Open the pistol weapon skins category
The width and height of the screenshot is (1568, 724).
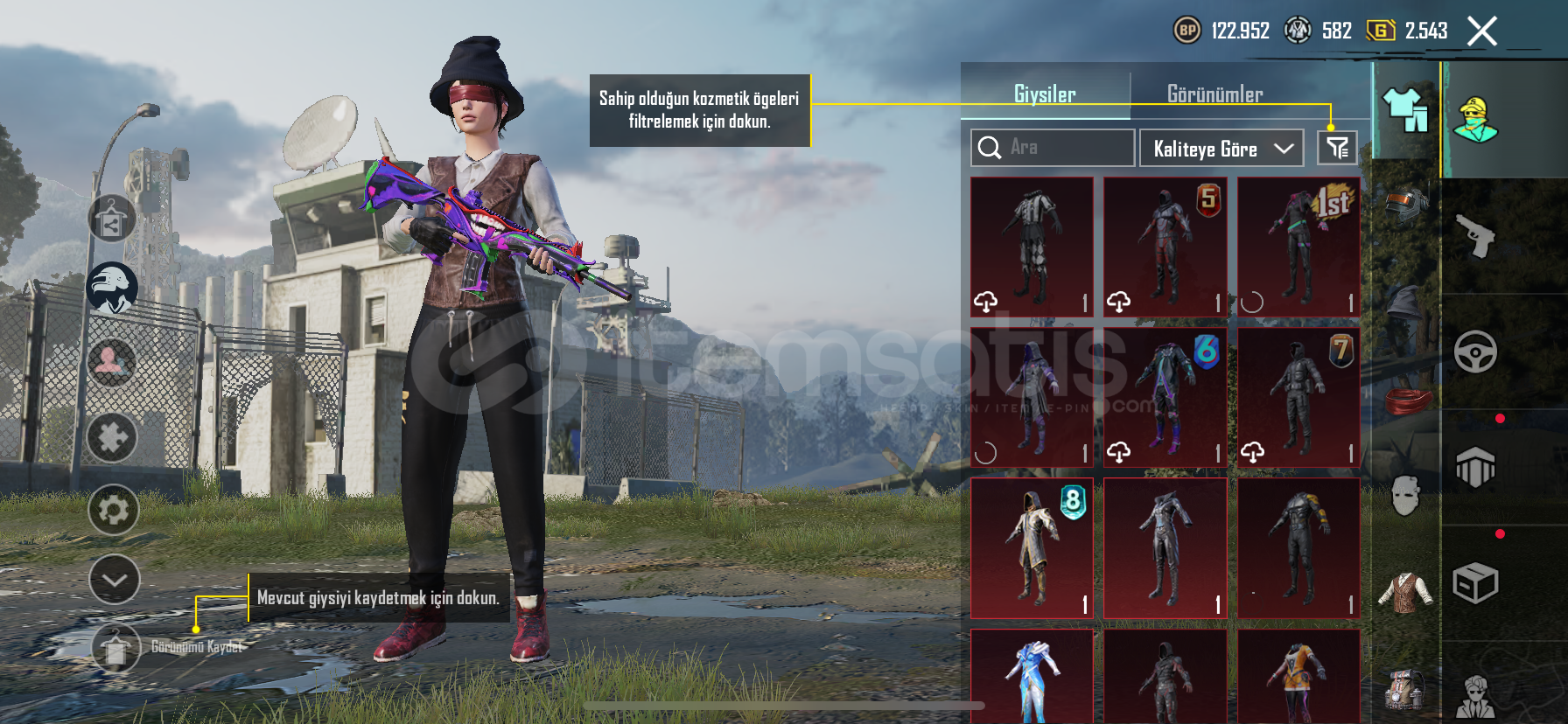[1475, 236]
